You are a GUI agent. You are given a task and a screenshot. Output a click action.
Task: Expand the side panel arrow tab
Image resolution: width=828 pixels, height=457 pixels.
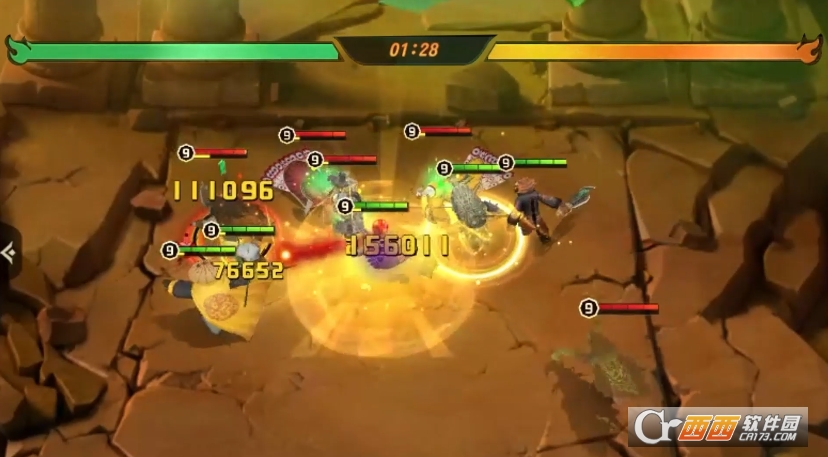click(x=7, y=252)
